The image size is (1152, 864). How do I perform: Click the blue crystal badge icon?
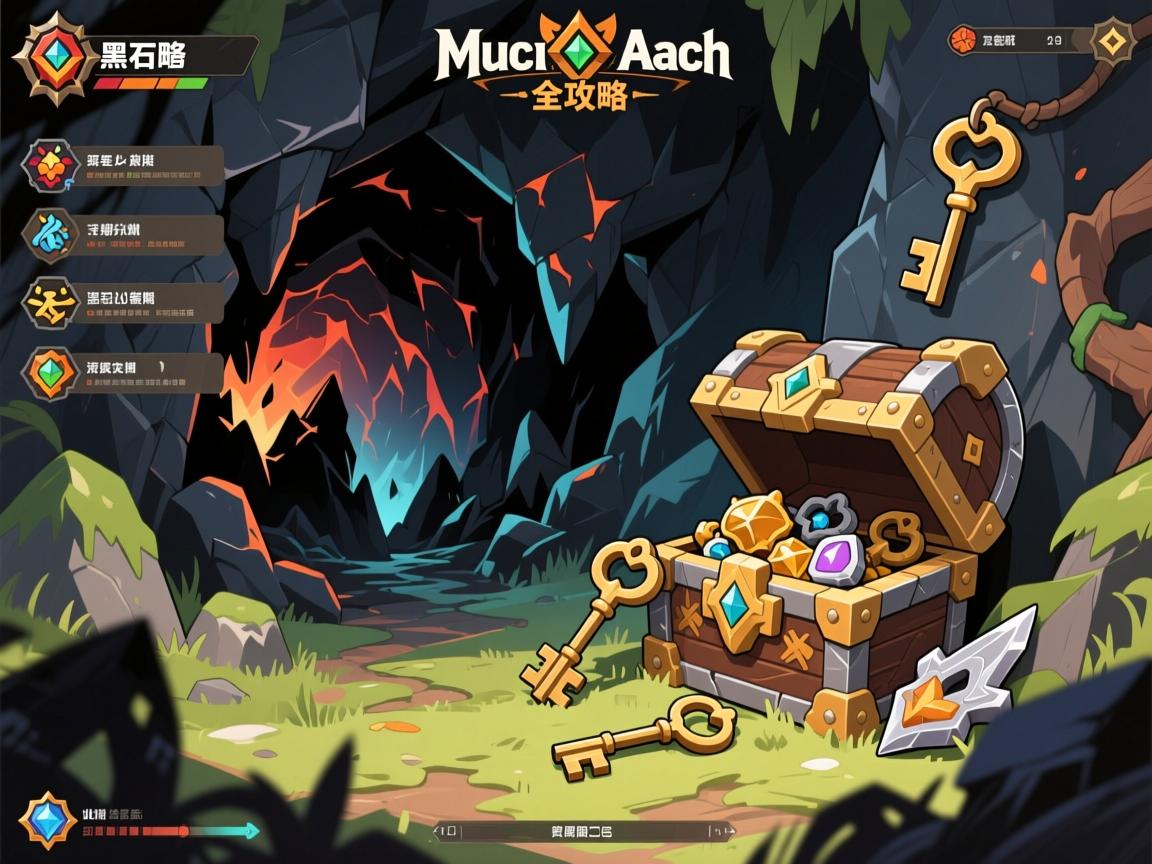pyautogui.click(x=47, y=819)
